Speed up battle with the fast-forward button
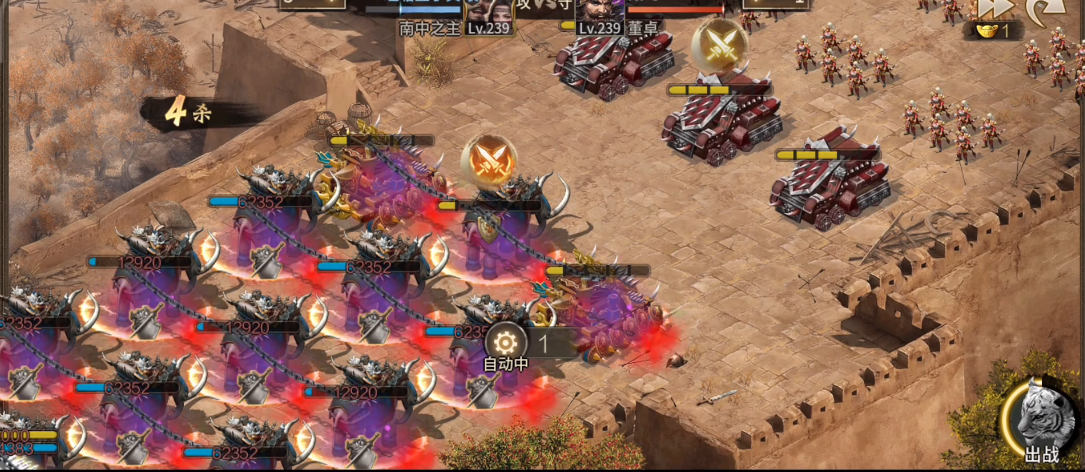Image resolution: width=1085 pixels, height=472 pixels. [997, 8]
